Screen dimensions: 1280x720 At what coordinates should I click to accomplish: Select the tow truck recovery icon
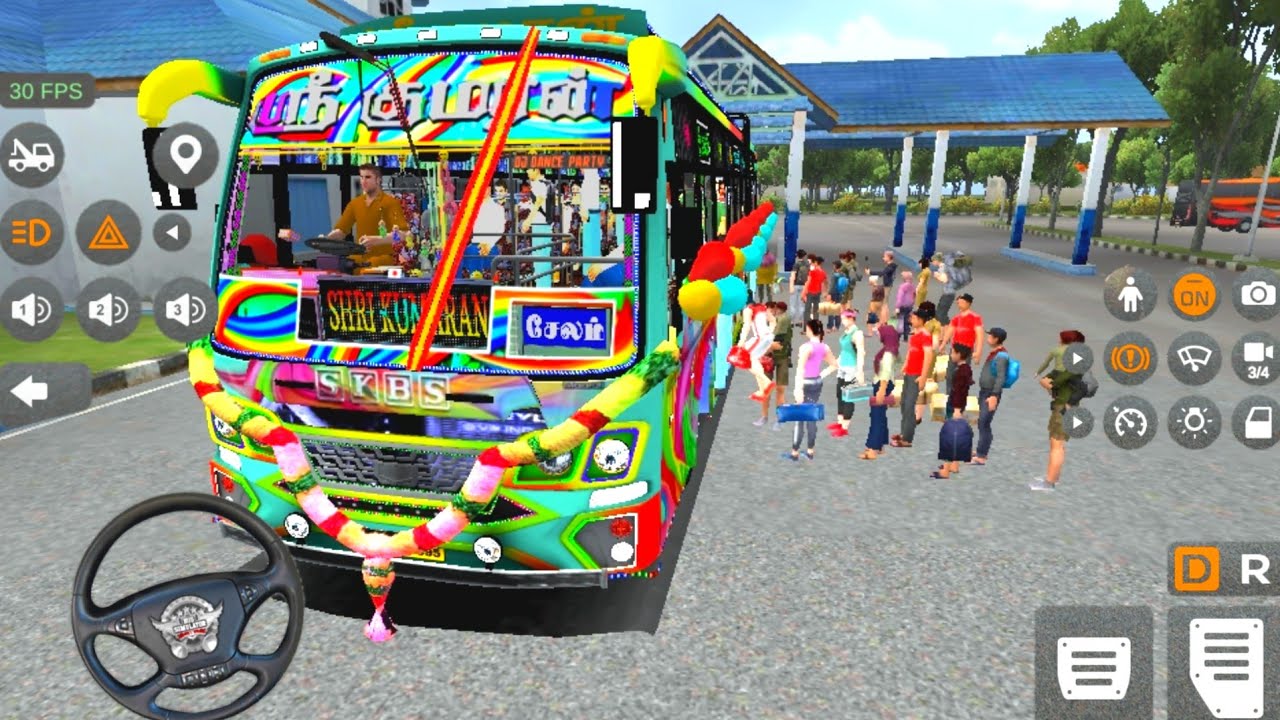tap(32, 156)
